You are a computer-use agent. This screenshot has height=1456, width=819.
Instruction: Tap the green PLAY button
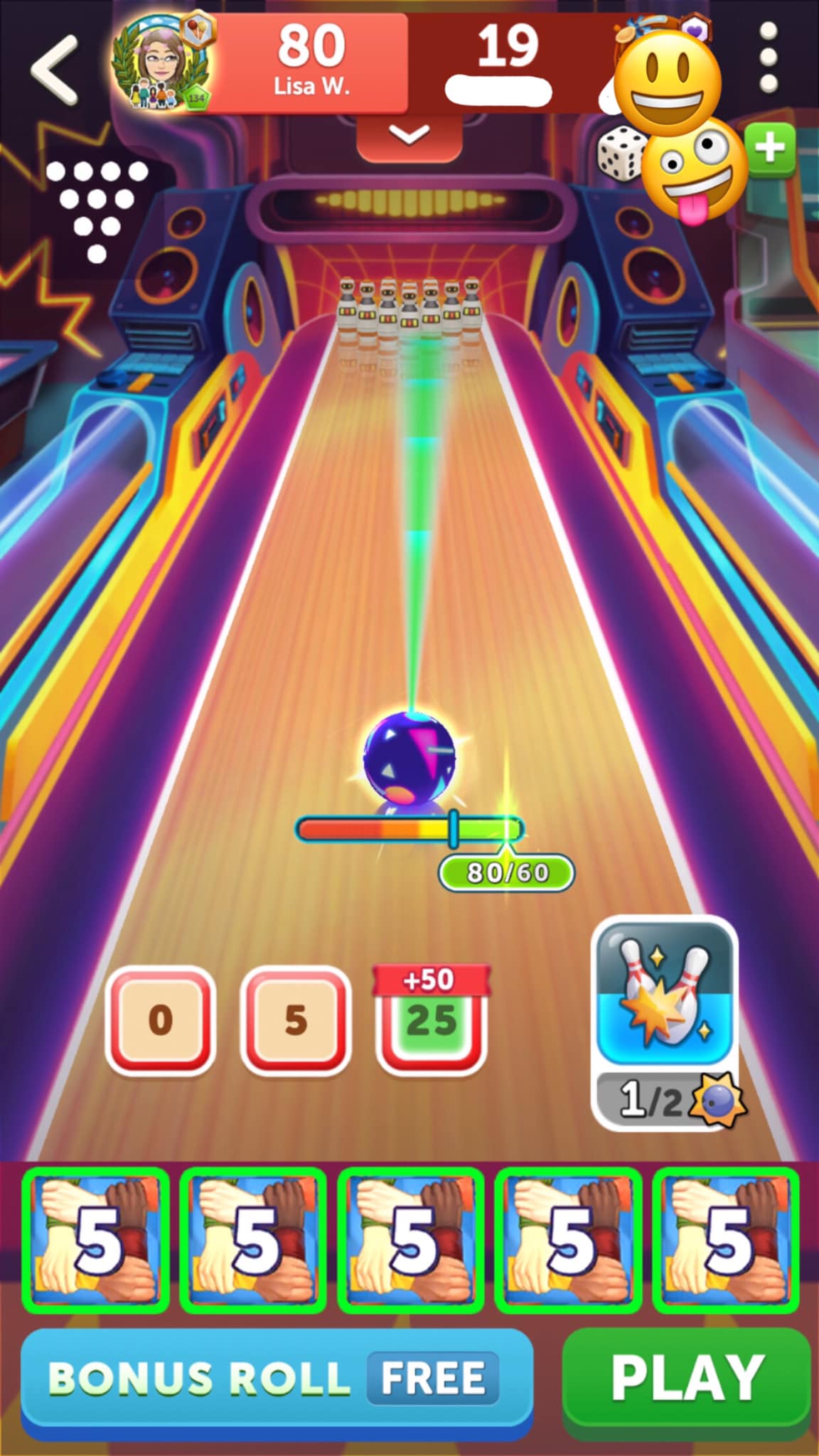[x=687, y=1380]
